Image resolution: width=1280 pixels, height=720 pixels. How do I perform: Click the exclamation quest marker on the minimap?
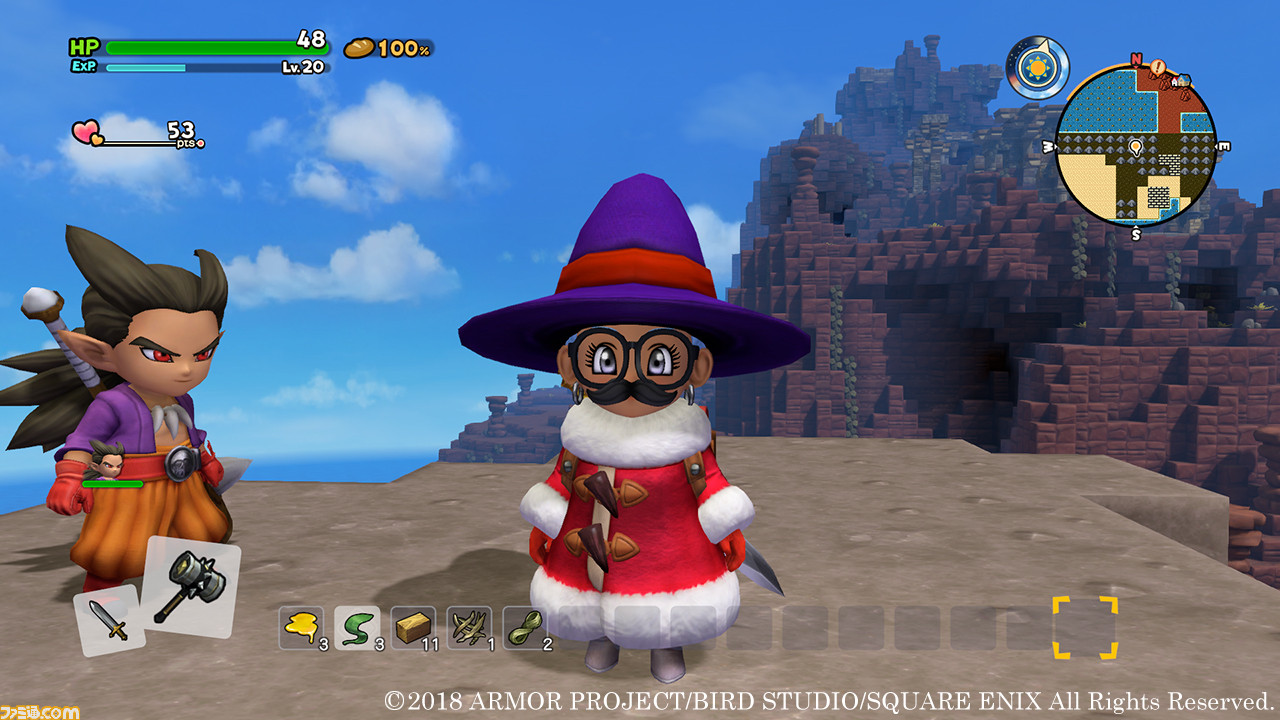tap(1157, 66)
